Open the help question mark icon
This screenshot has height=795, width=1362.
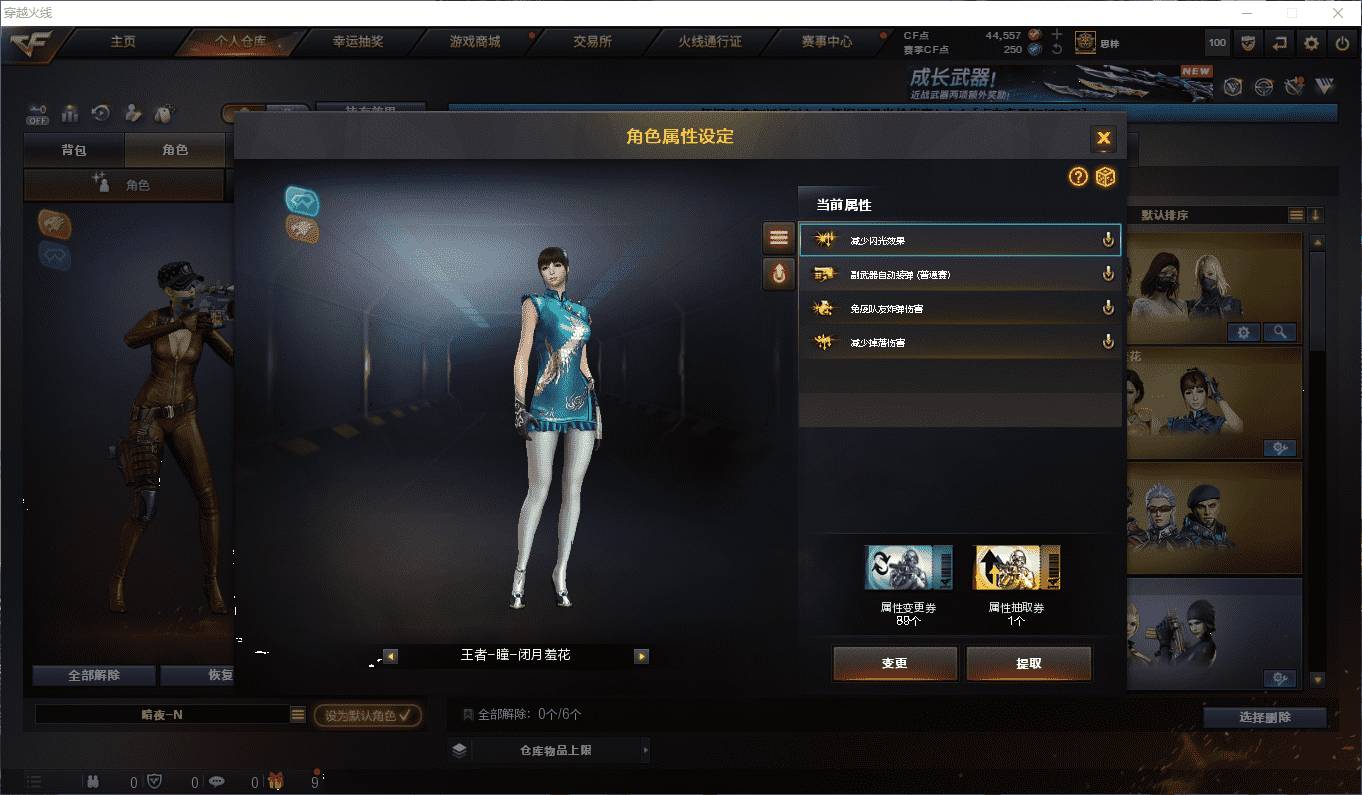[x=1077, y=177]
